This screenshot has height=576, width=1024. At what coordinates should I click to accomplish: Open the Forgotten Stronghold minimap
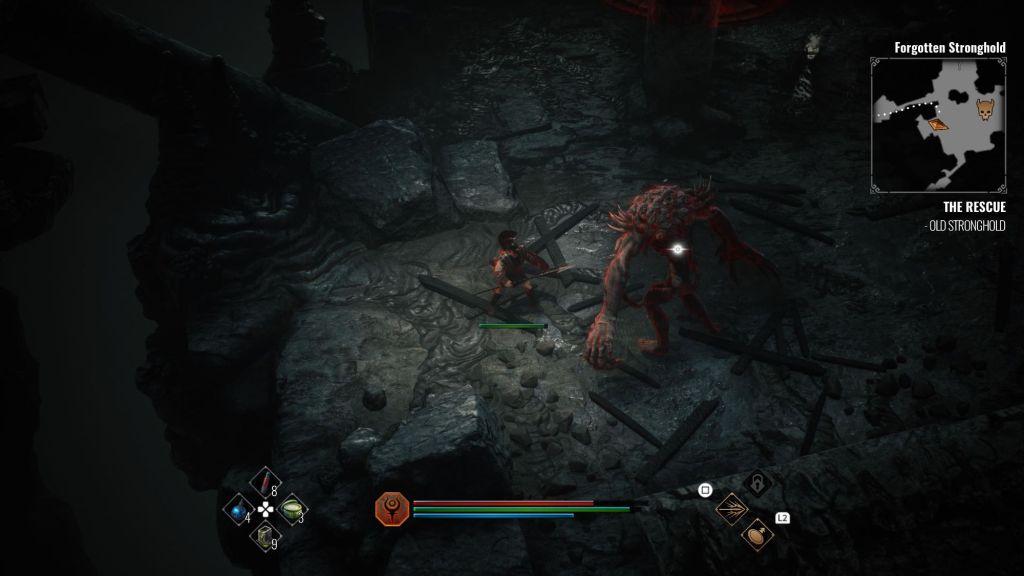click(937, 124)
